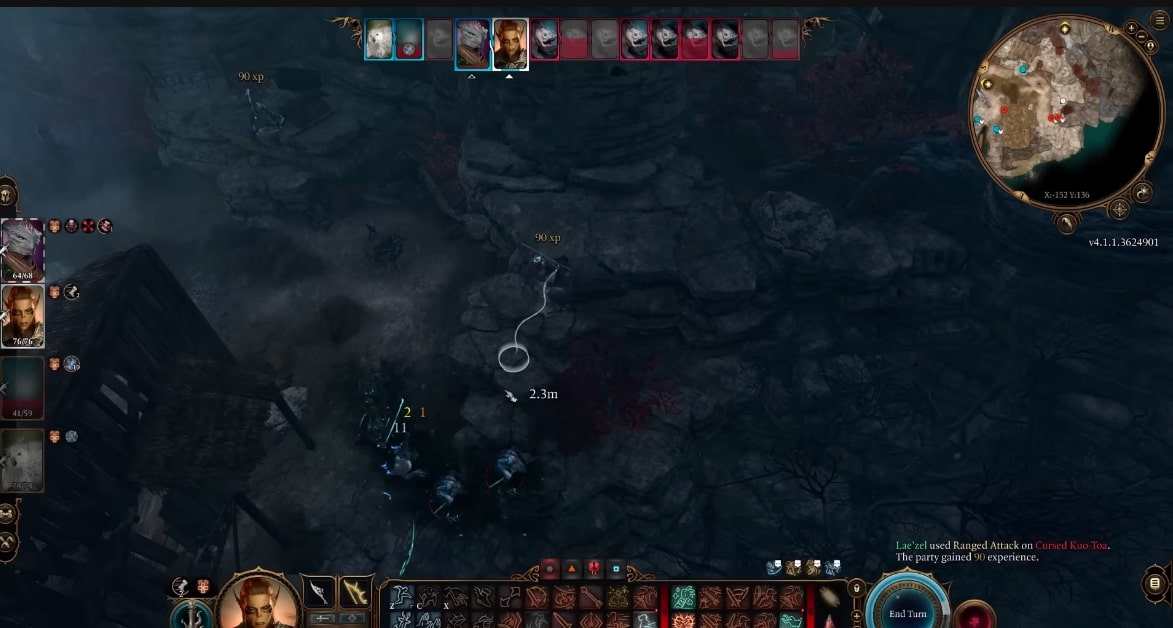
Task: Open the combat log panel
Action: point(1155,583)
